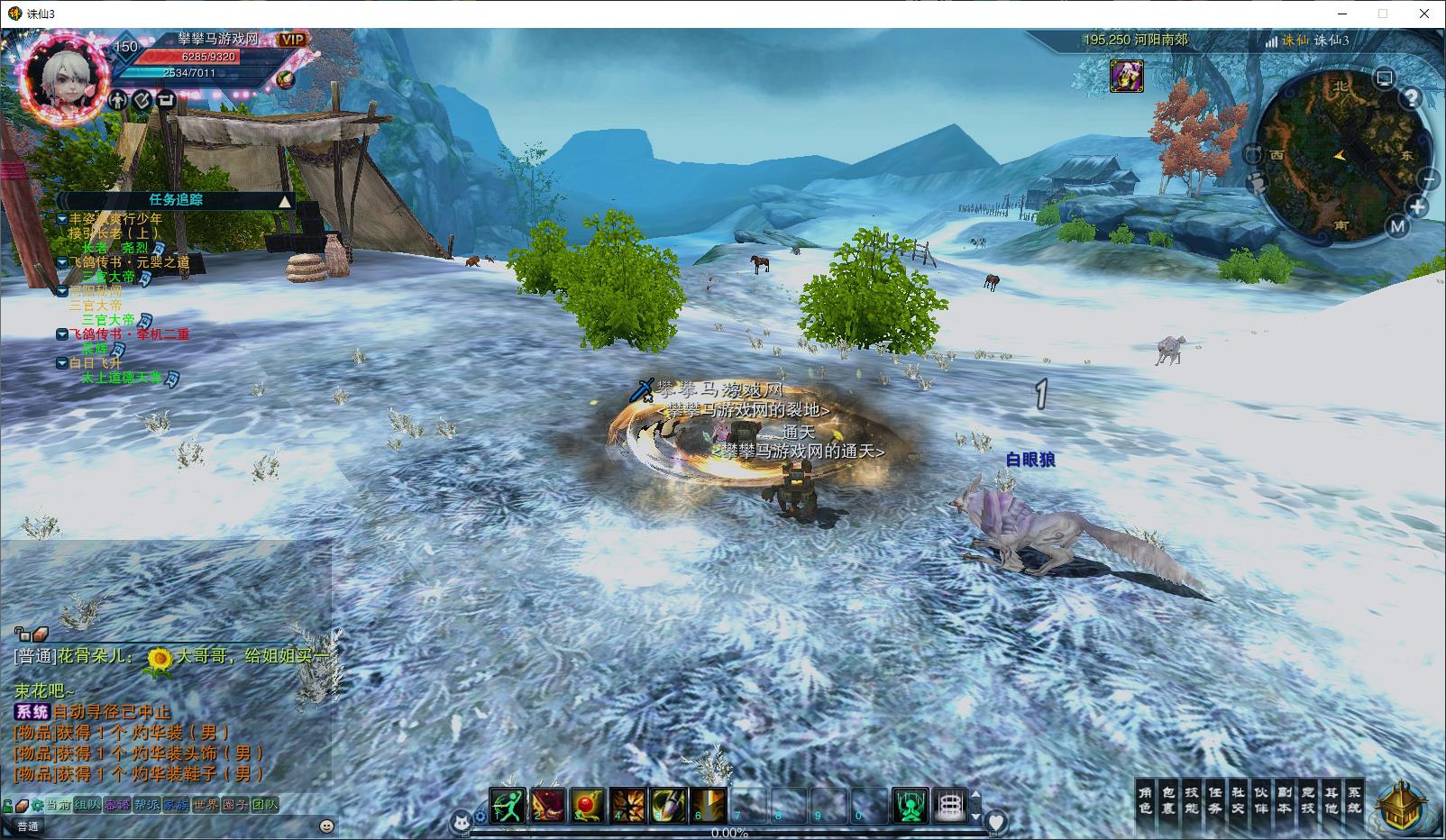Switch chat to the 世界 world channel
The image size is (1446, 840).
click(x=206, y=805)
